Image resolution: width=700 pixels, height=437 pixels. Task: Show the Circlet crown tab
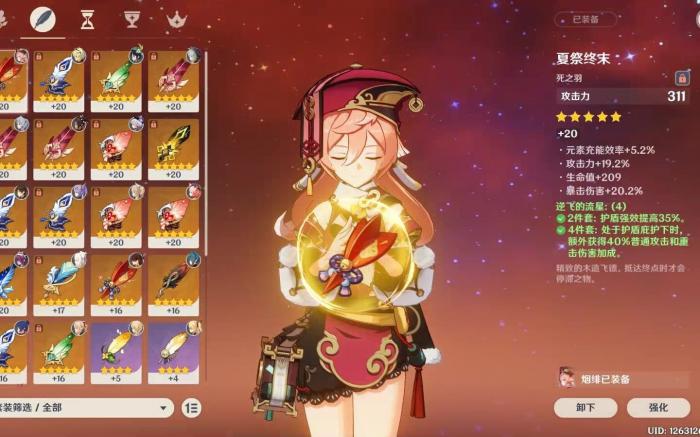tap(178, 19)
